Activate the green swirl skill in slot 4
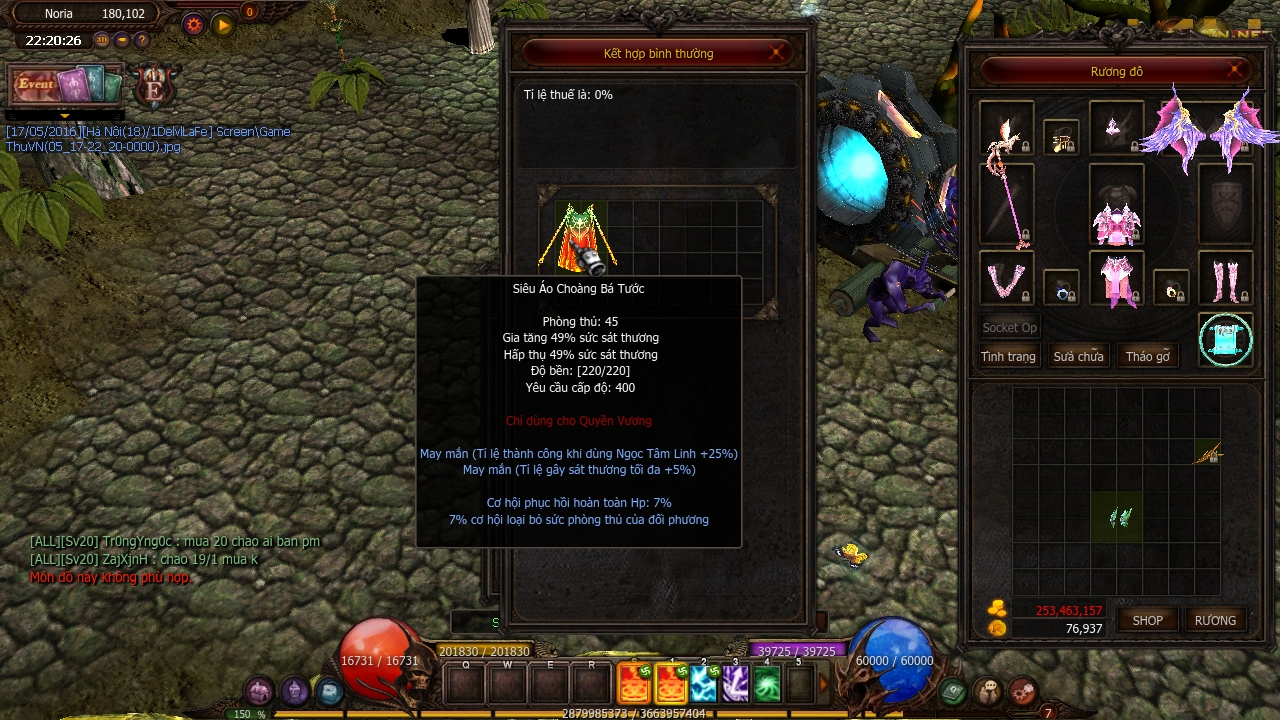 click(x=767, y=684)
